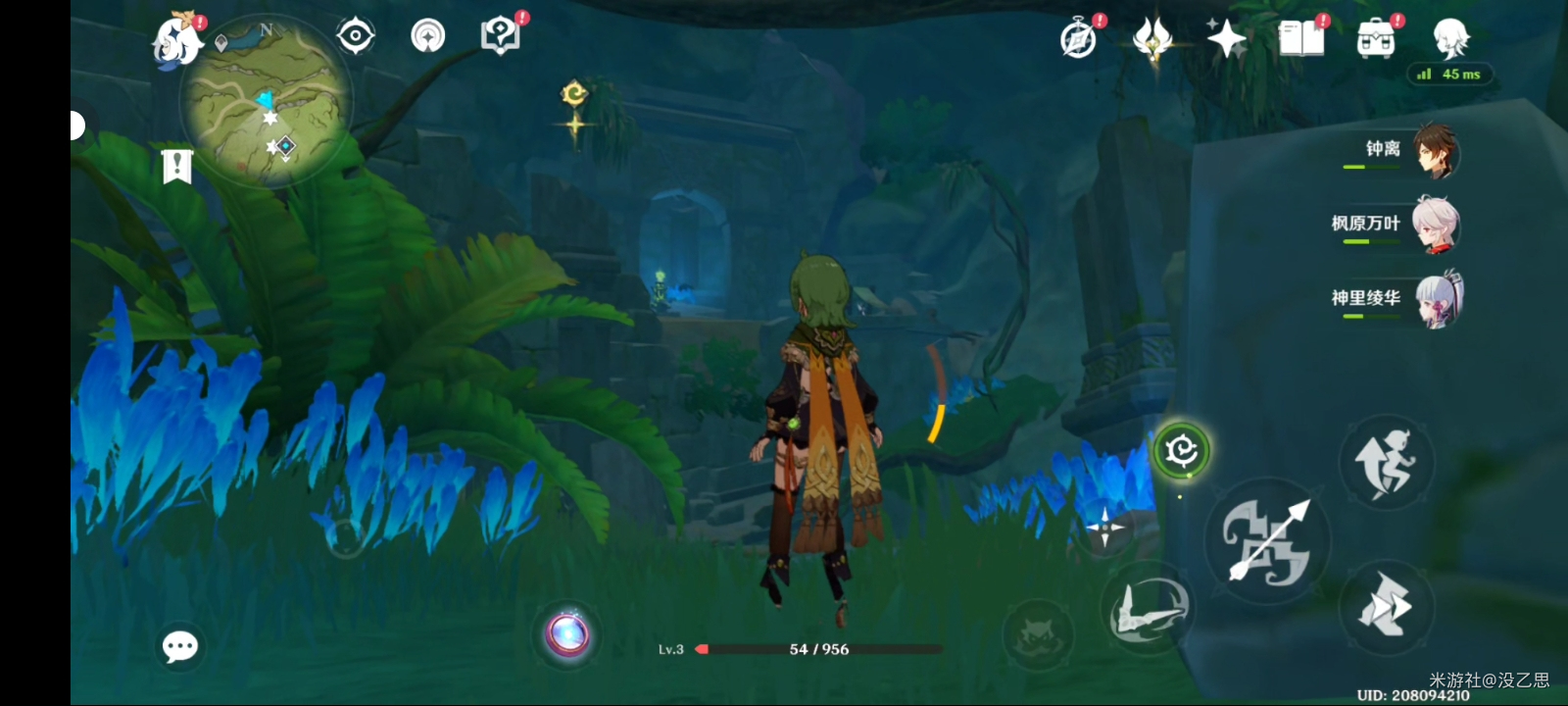Open the events compass icon
1568x706 pixels.
tap(1079, 39)
